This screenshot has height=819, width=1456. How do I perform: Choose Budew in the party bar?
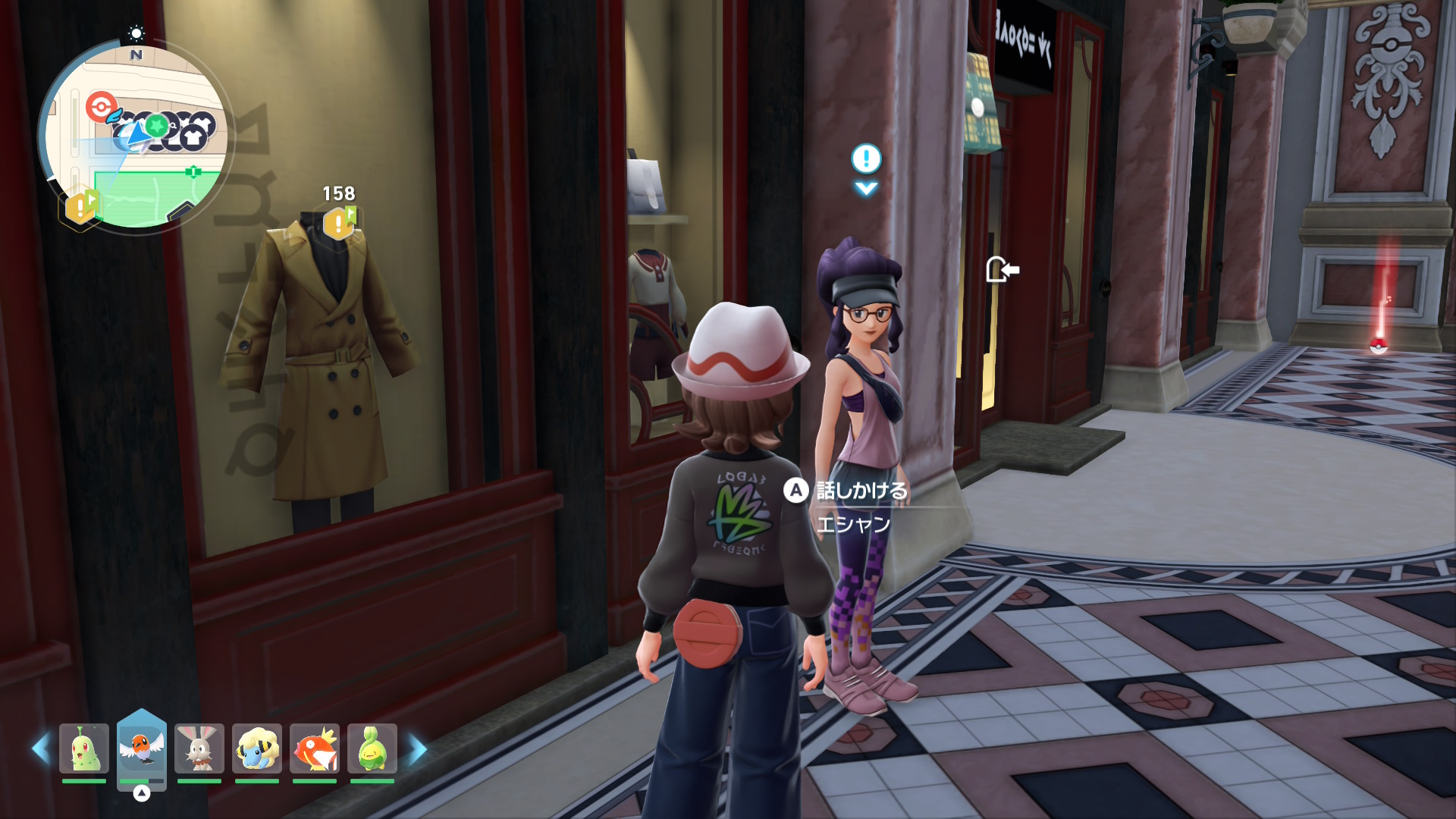coord(372,748)
